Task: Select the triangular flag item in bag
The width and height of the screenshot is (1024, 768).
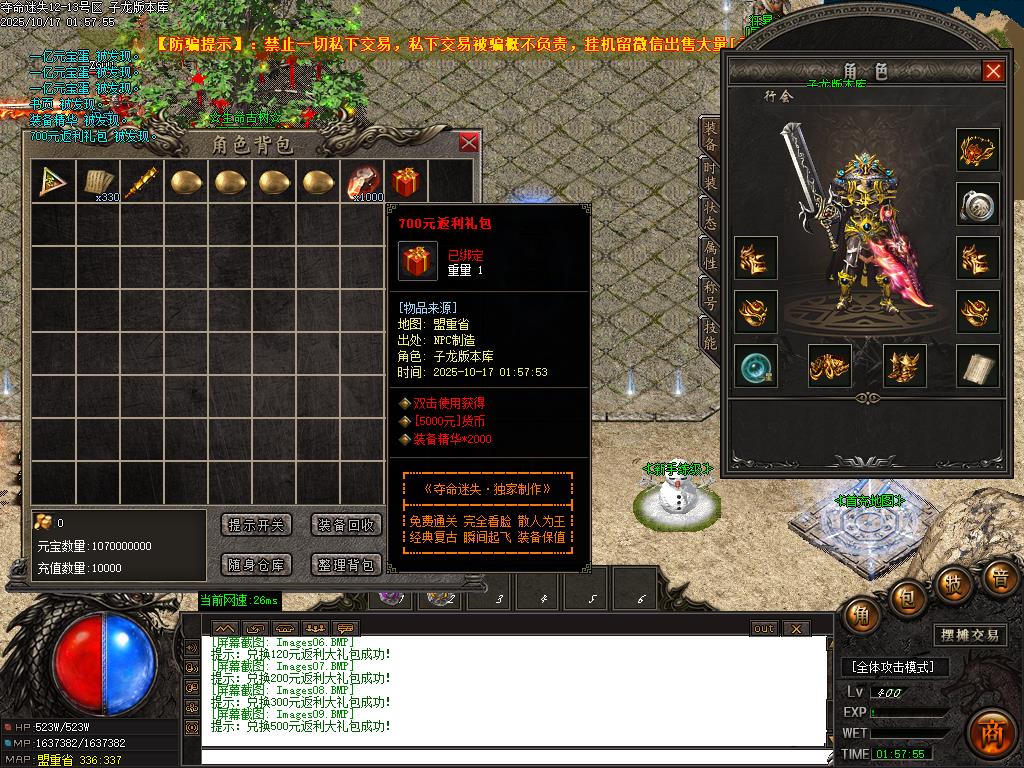Action: click(x=54, y=182)
